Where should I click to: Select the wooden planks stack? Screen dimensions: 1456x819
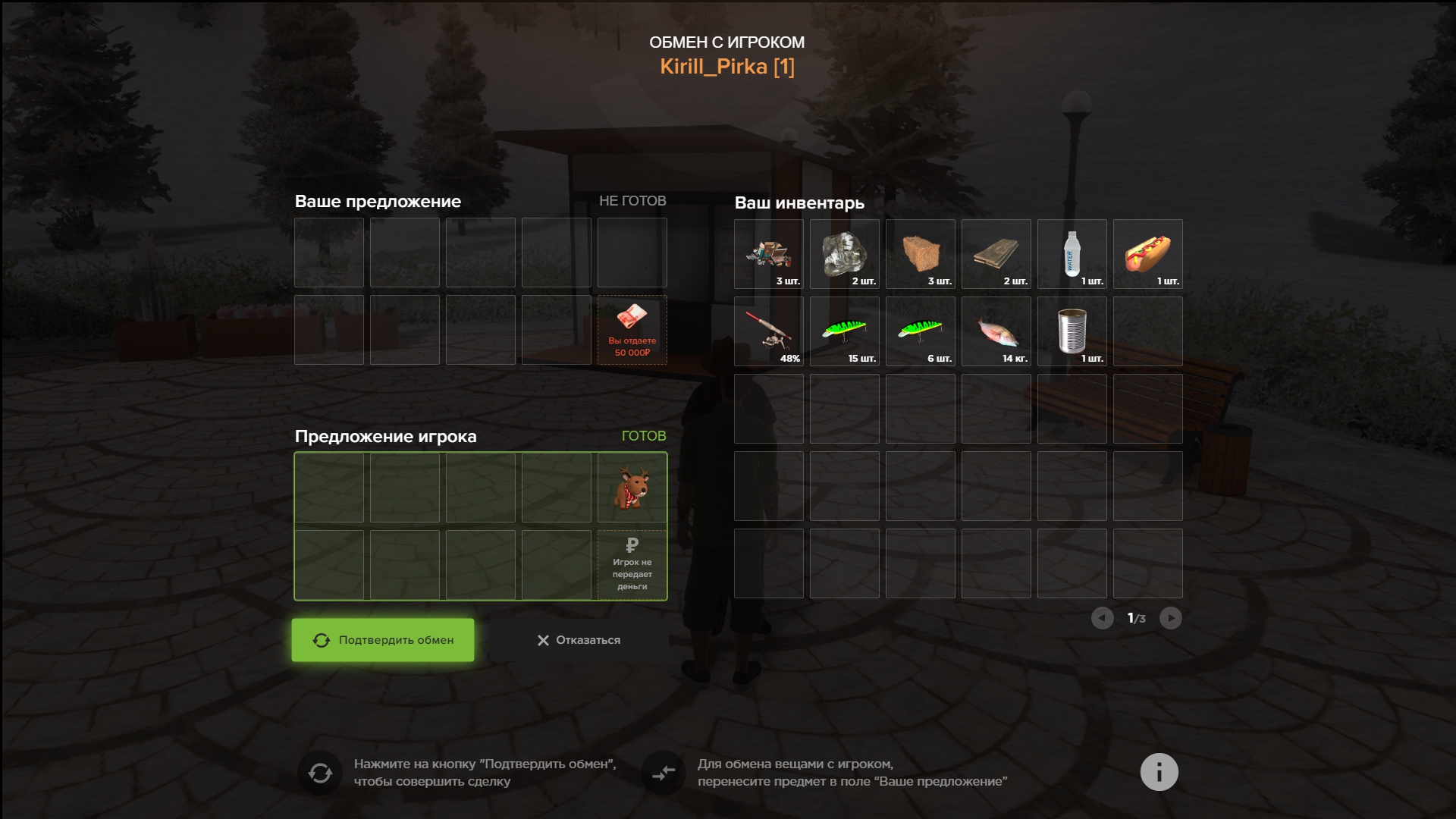tap(996, 254)
